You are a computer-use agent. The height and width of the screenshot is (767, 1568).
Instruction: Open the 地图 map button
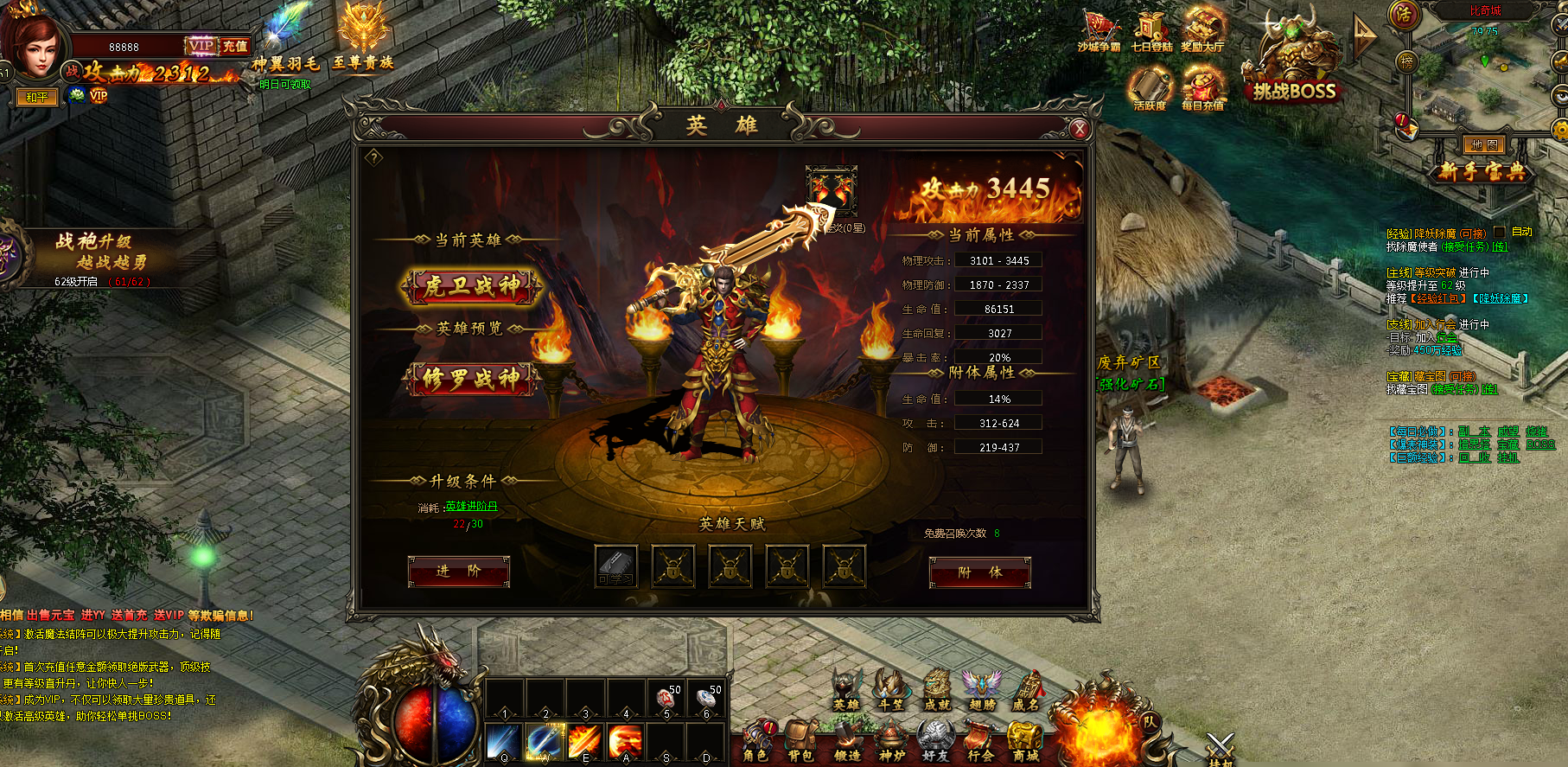coord(1483,145)
